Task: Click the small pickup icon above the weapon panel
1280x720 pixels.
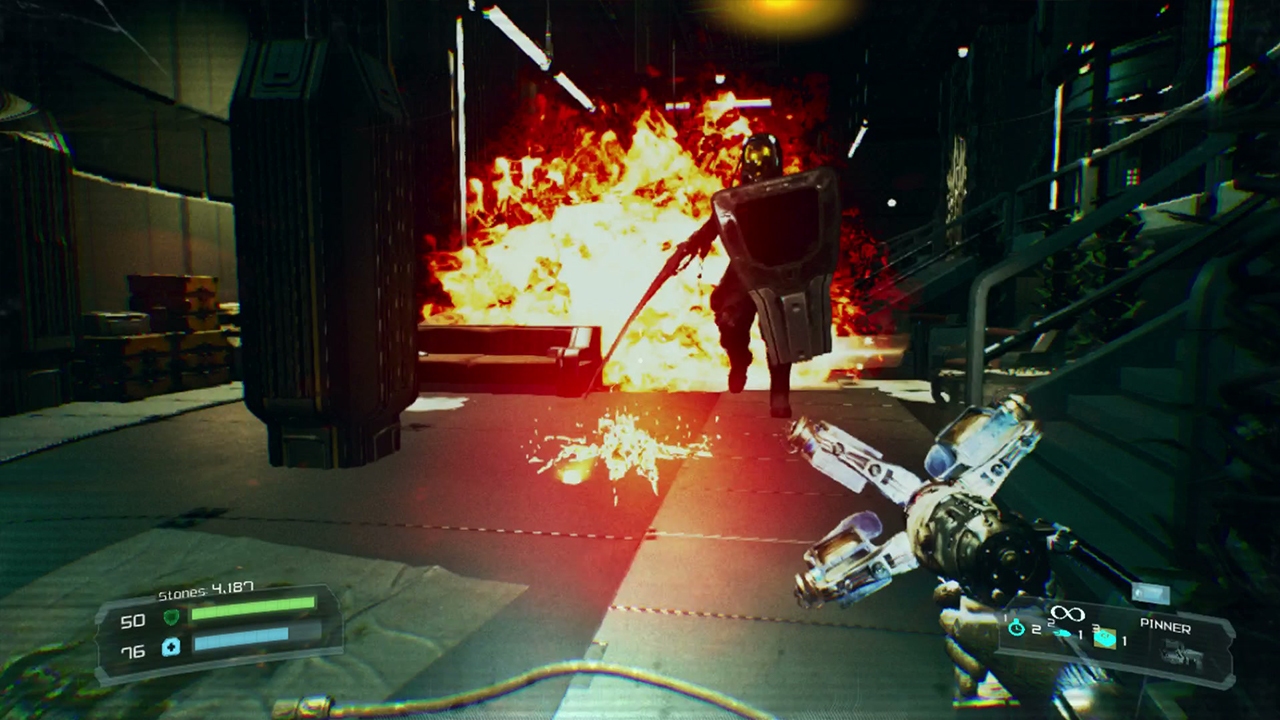Action: click(x=1152, y=592)
